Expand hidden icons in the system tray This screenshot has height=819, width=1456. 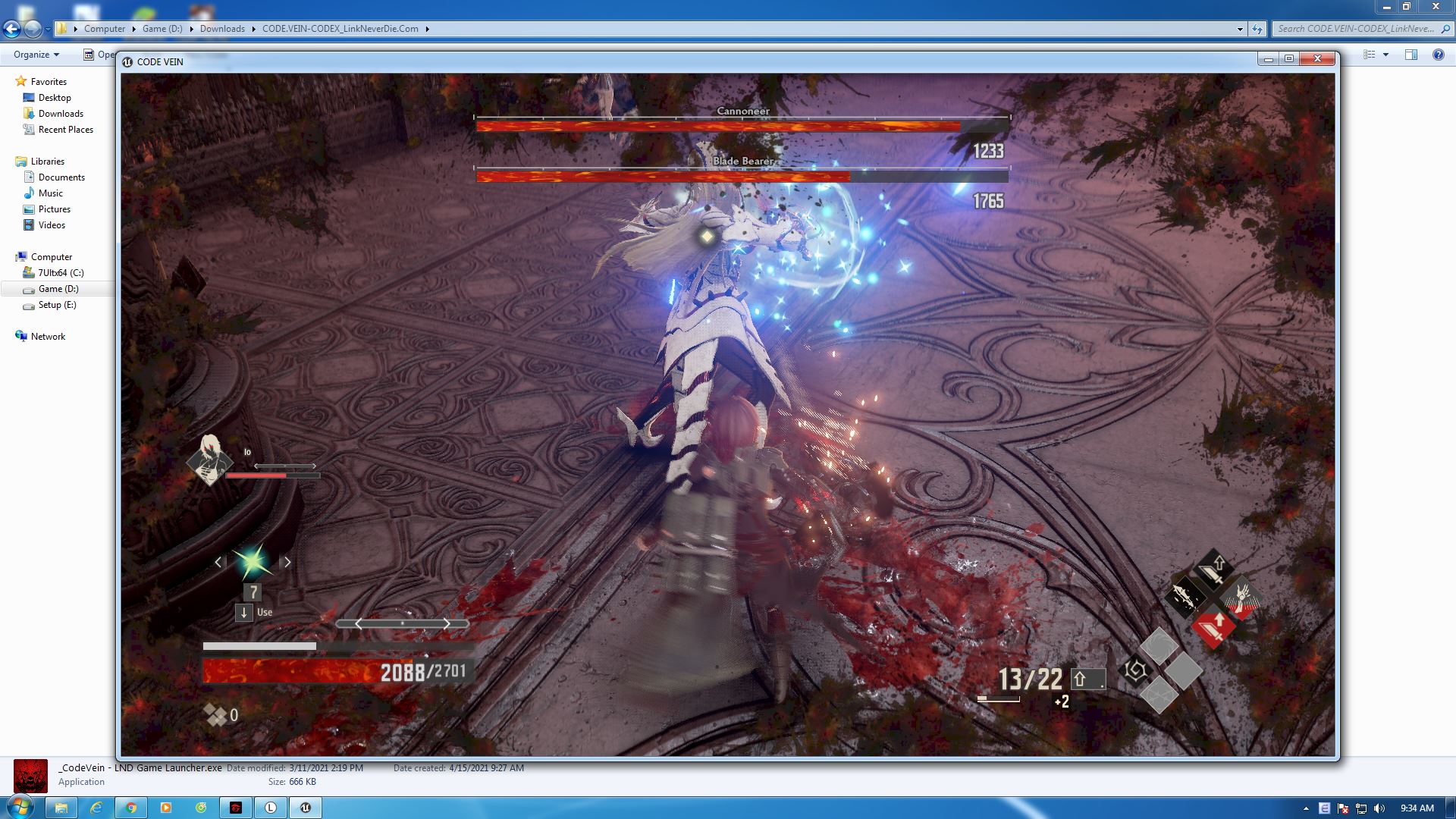pyautogui.click(x=1306, y=808)
